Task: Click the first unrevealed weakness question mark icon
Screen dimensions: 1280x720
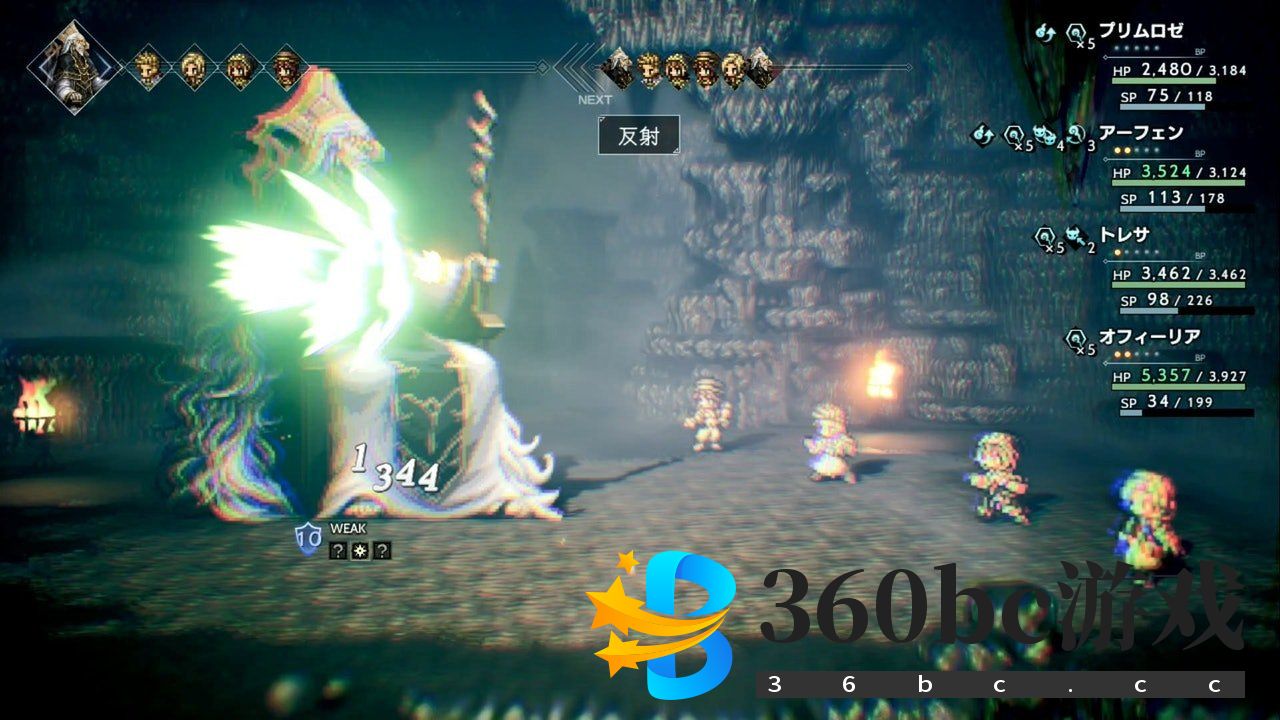Action: click(x=340, y=552)
